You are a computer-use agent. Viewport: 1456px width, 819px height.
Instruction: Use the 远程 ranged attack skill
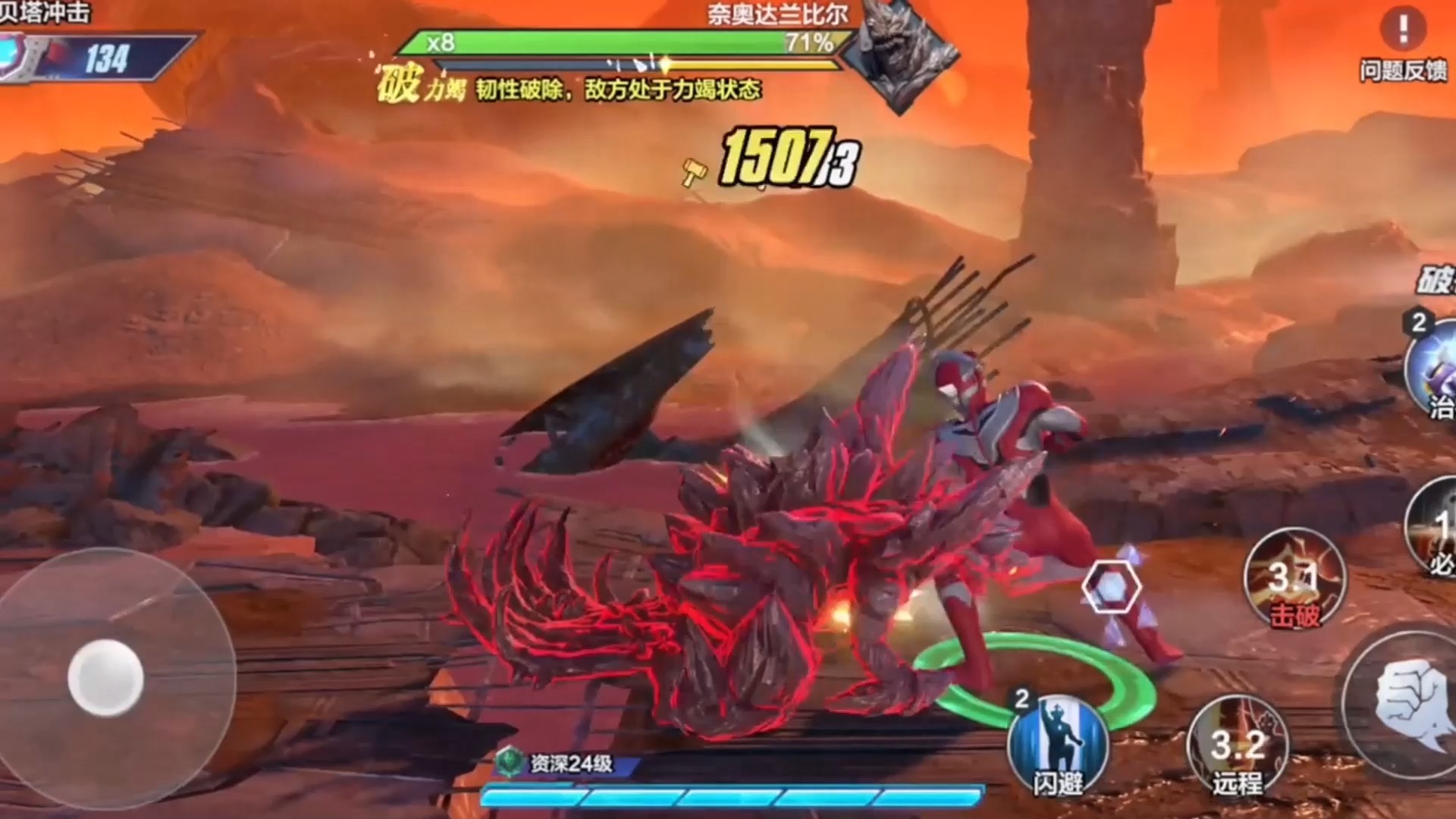(x=1238, y=747)
